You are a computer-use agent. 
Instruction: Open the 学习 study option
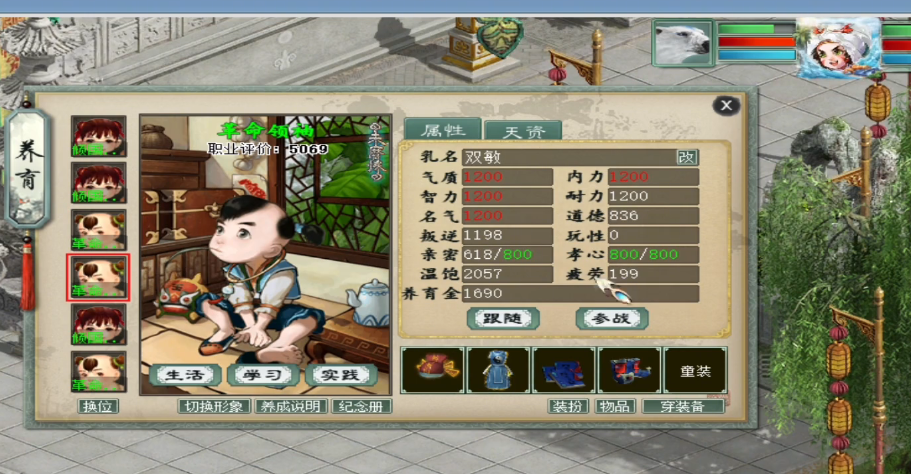(263, 375)
